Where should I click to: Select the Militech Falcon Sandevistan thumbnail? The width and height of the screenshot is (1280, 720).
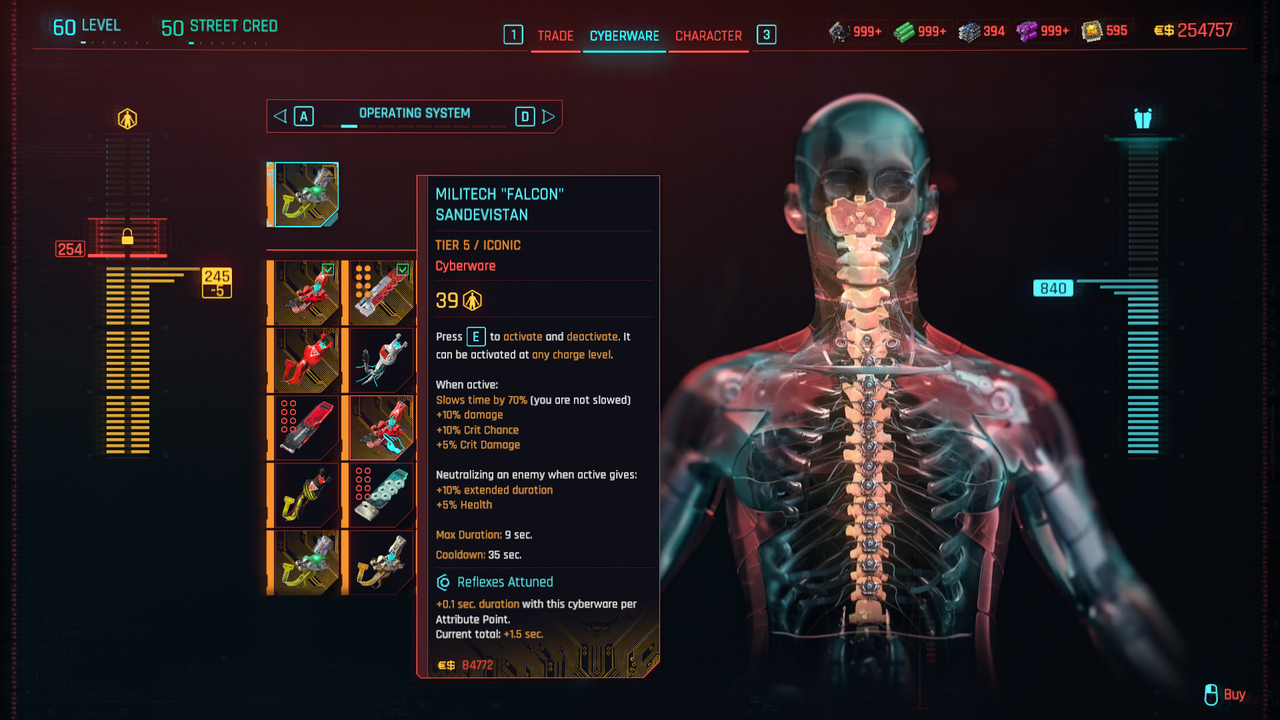pos(303,195)
